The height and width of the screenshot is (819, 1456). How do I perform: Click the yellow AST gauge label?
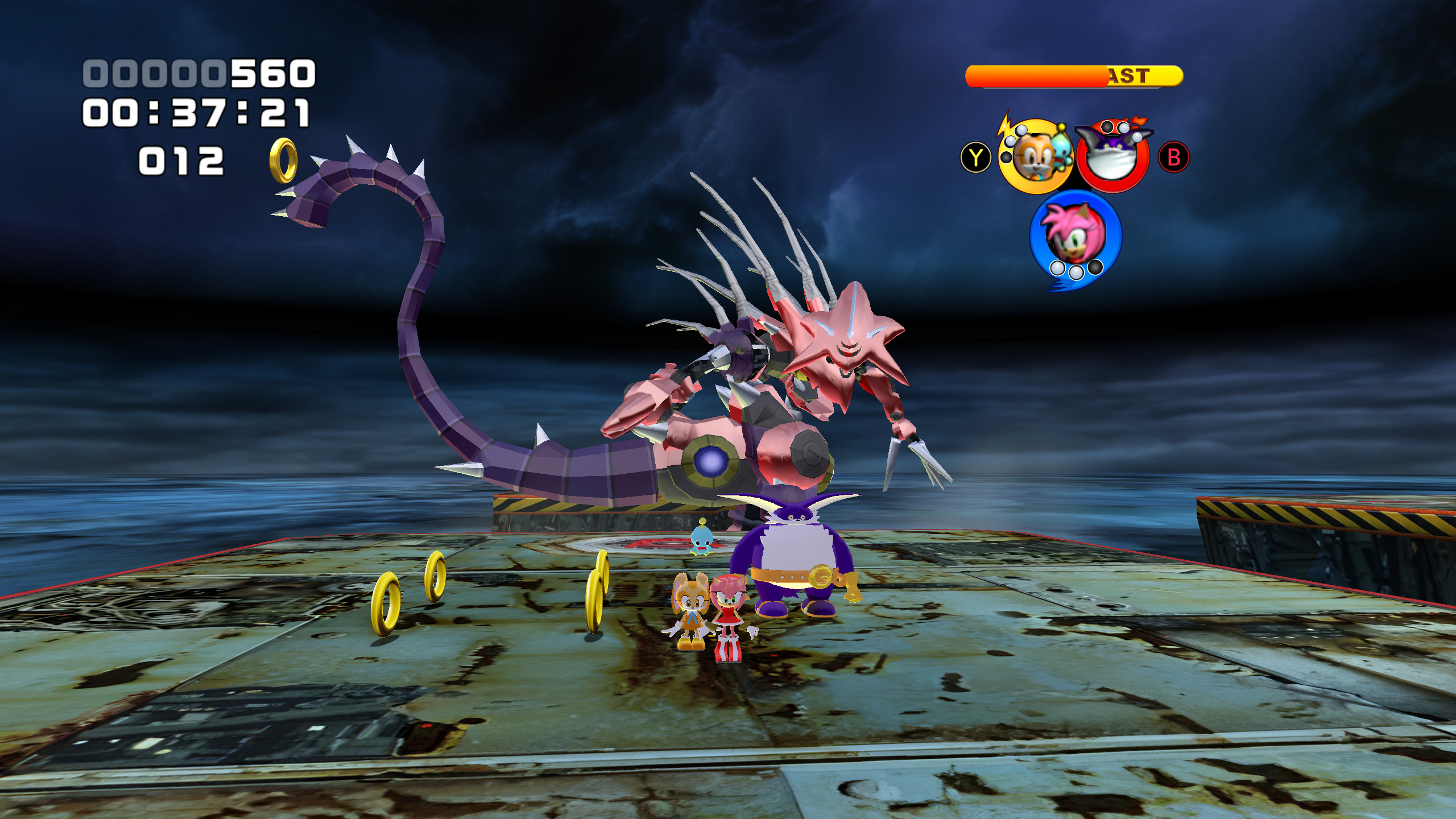pyautogui.click(x=1128, y=75)
